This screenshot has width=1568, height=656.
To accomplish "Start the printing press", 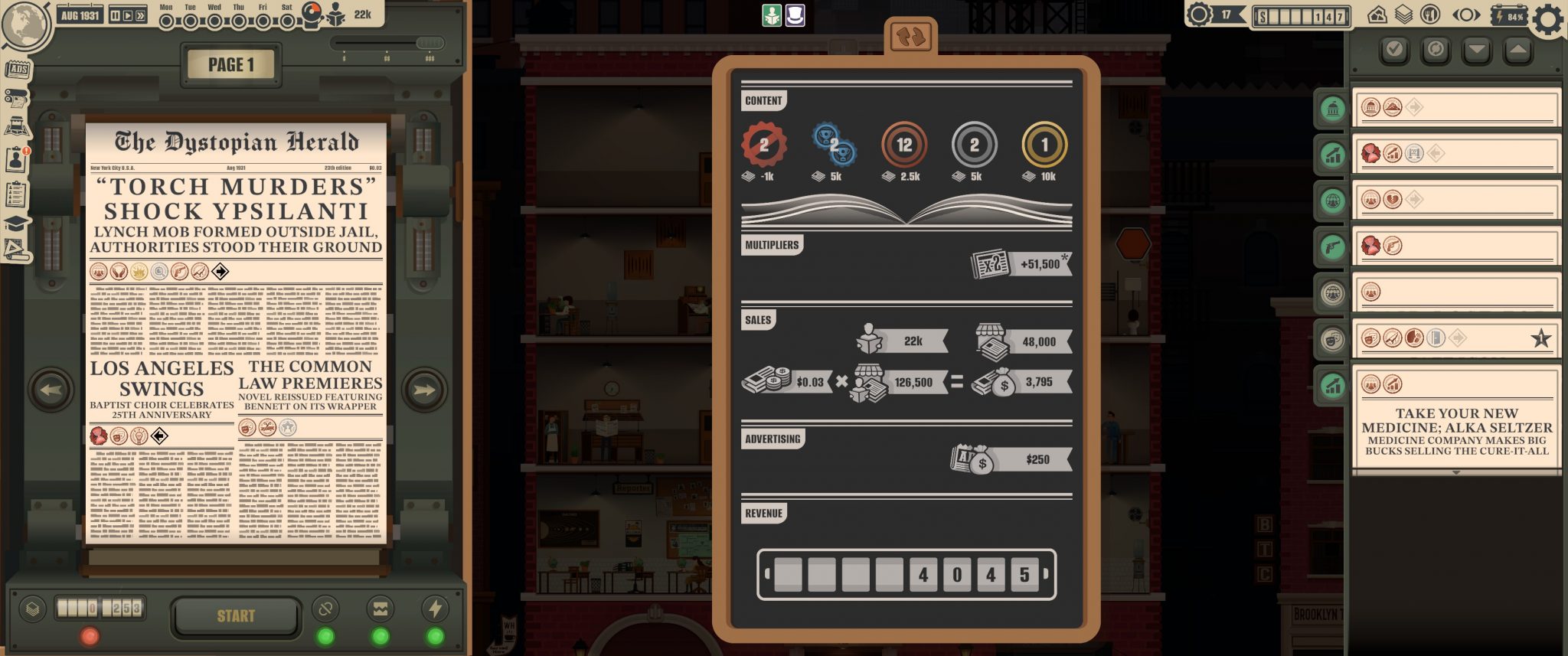I will [236, 615].
